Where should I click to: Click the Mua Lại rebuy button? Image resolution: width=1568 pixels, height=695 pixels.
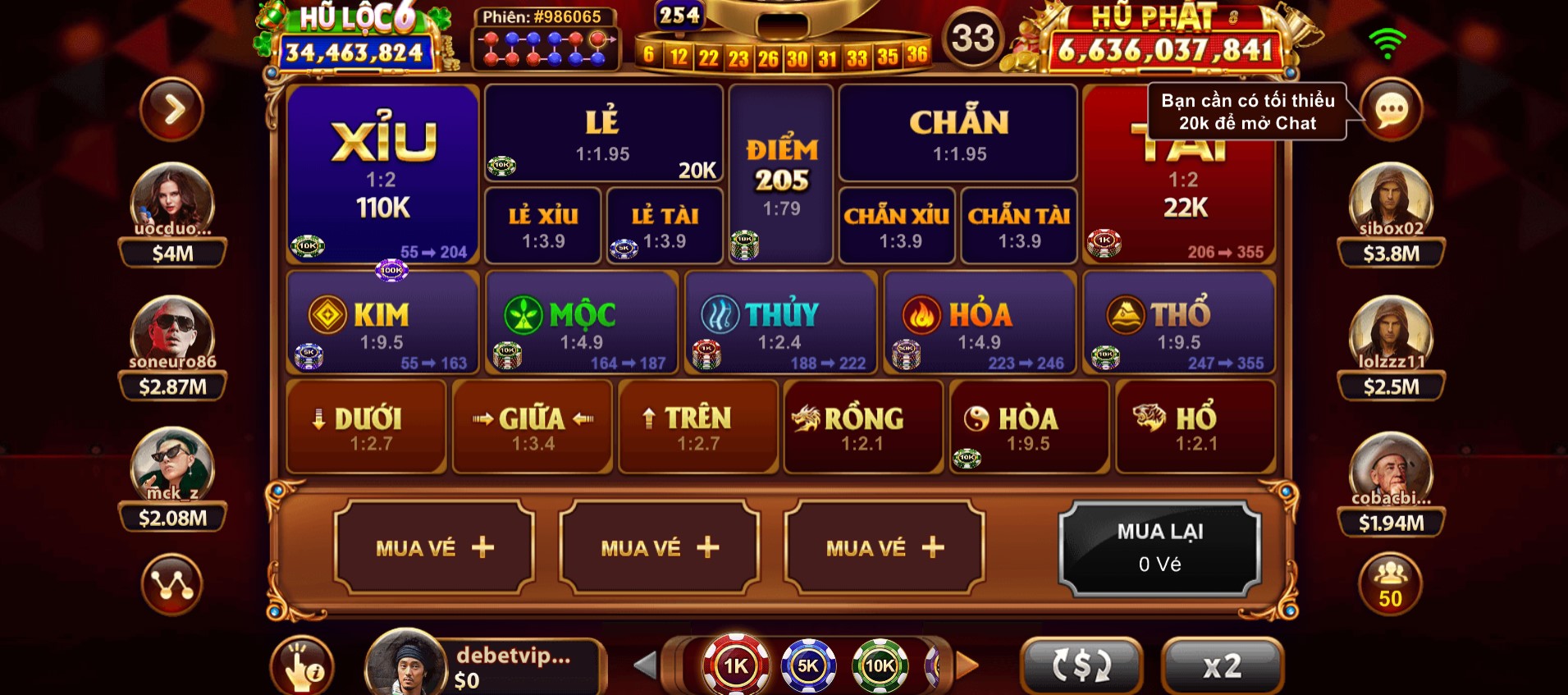[1161, 546]
